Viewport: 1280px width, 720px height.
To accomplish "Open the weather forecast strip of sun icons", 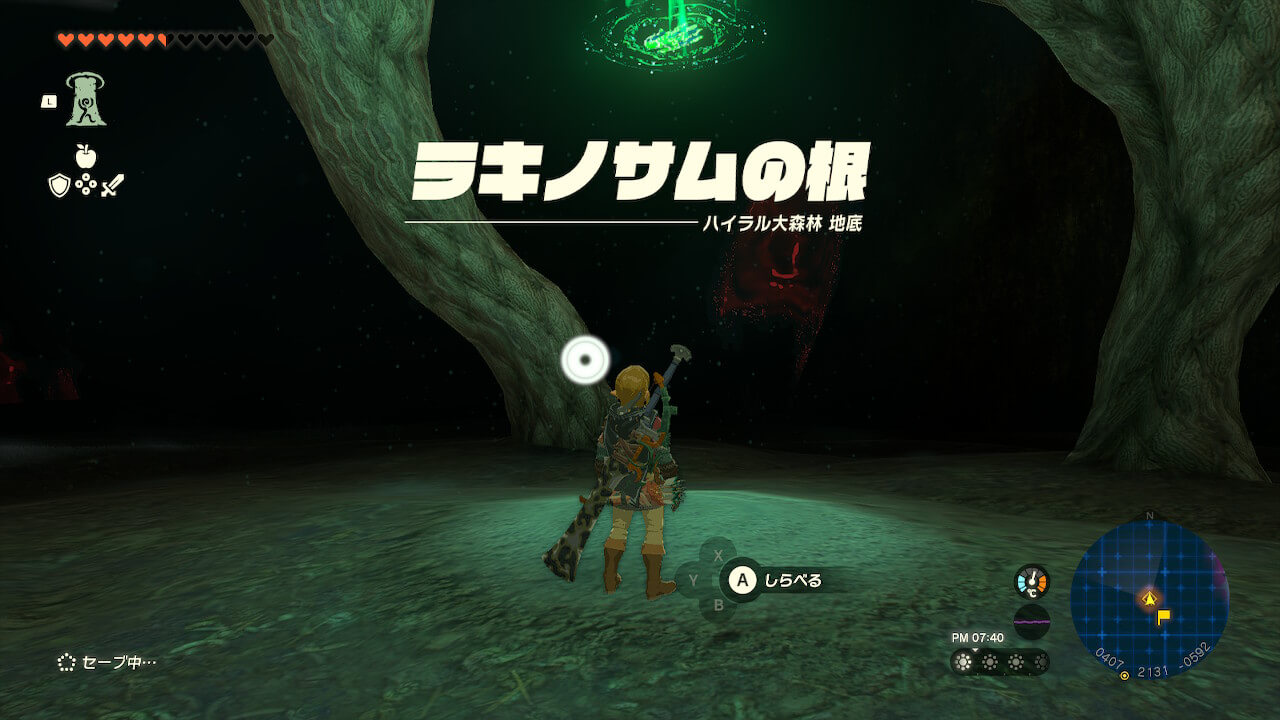I will [x=1000, y=661].
